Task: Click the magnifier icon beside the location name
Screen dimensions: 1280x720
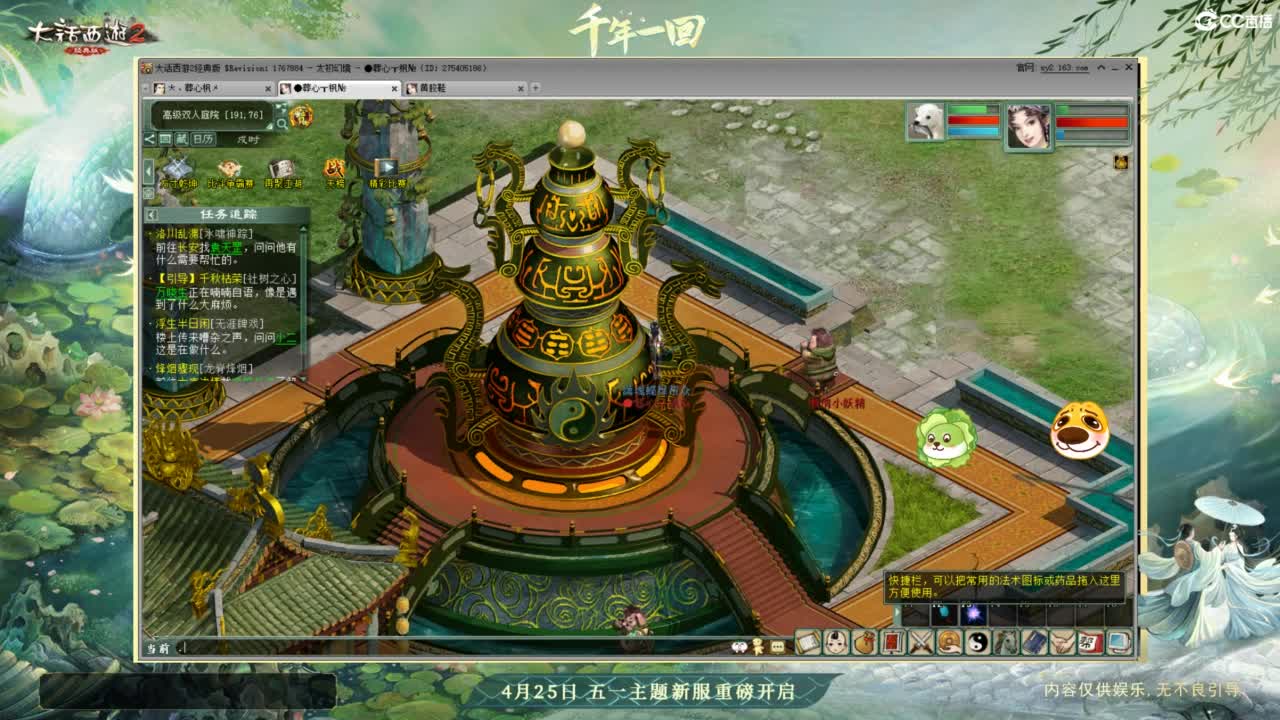Action: pos(282,124)
